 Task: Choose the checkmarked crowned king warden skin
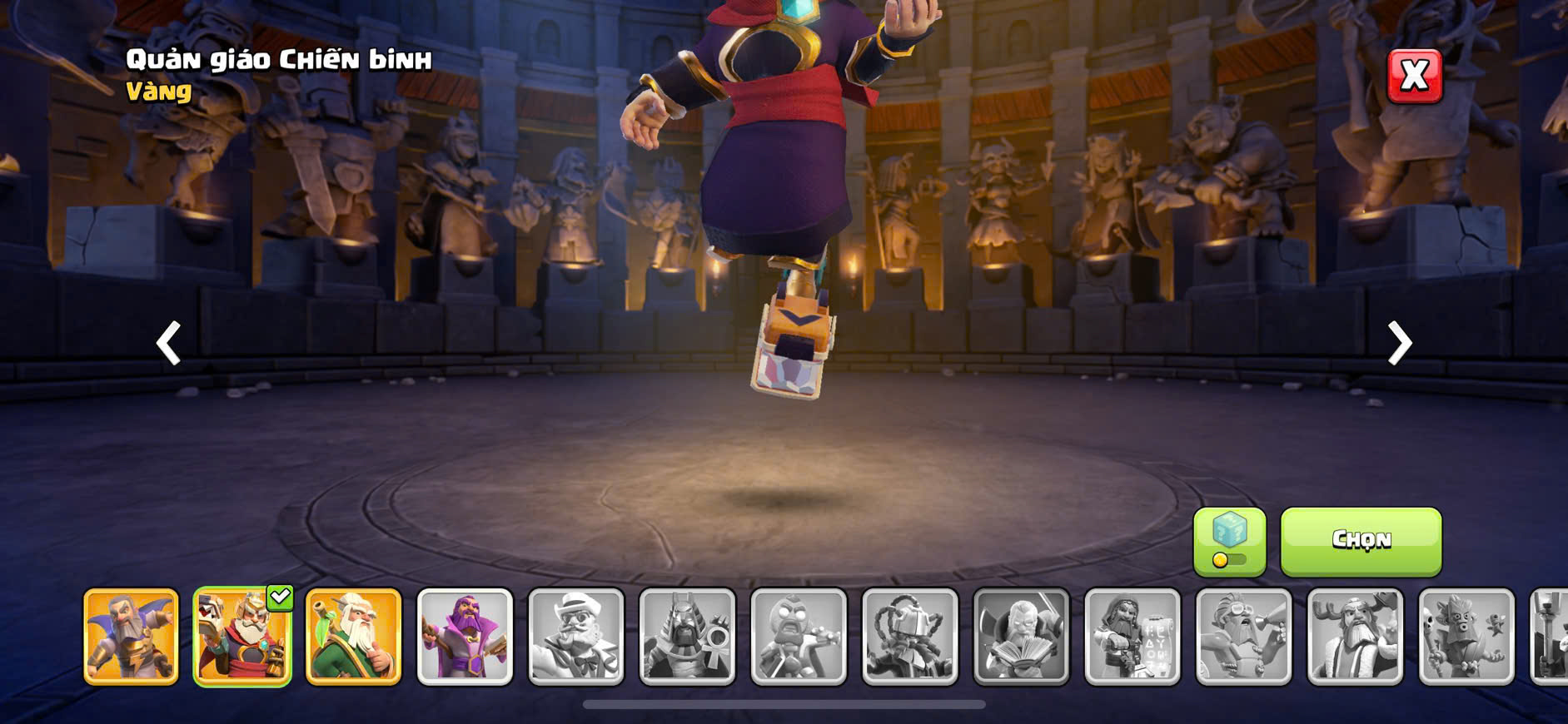242,637
